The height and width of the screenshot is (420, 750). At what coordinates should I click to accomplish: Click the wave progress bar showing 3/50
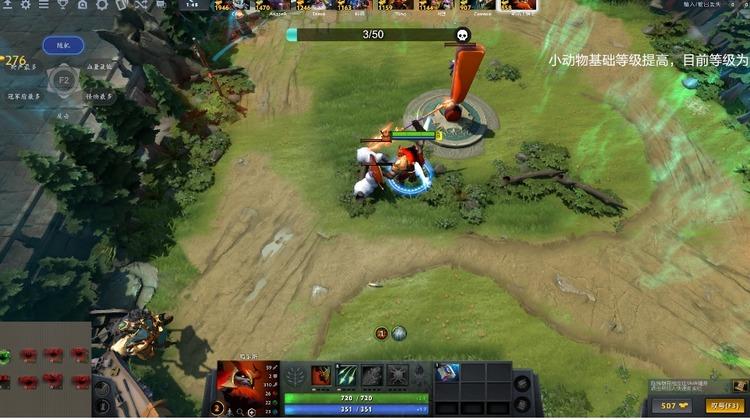click(372, 35)
